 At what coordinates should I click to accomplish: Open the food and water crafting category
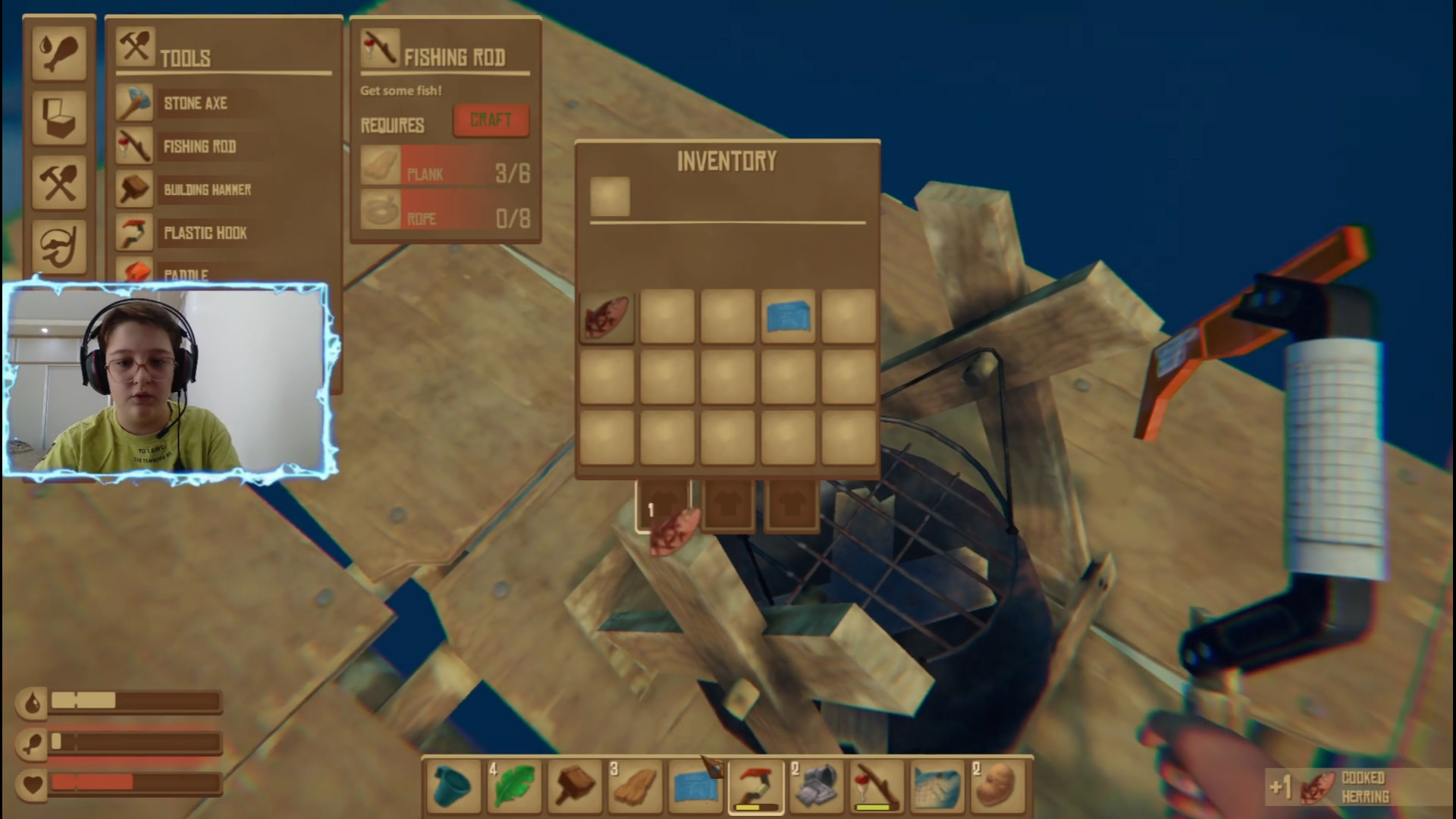pyautogui.click(x=58, y=53)
